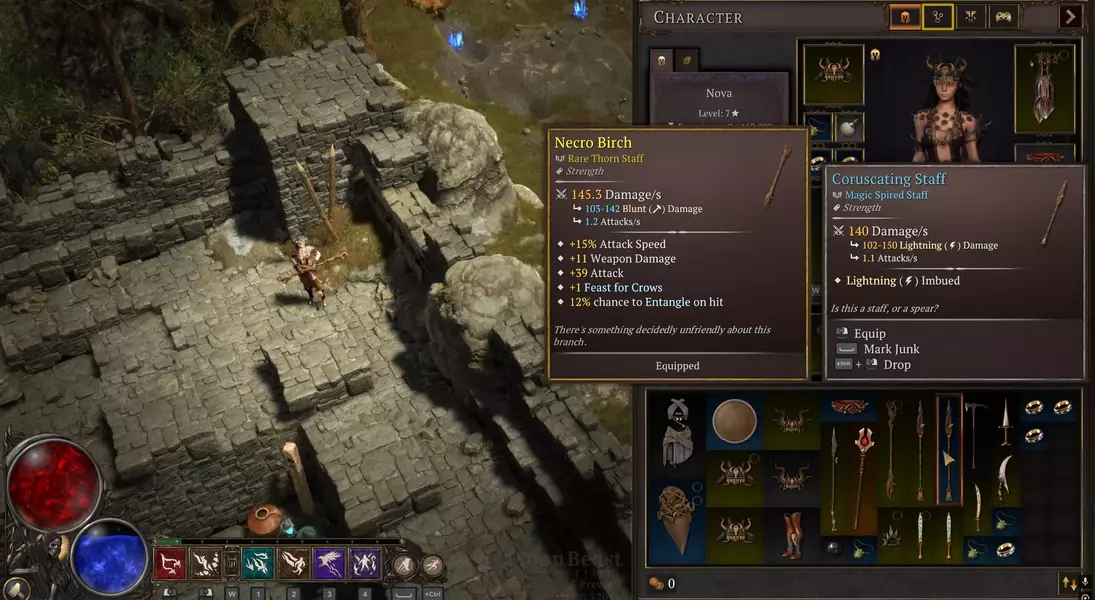Close the Character panel with the arrow button
This screenshot has width=1095, height=600.
pyautogui.click(x=1070, y=16)
